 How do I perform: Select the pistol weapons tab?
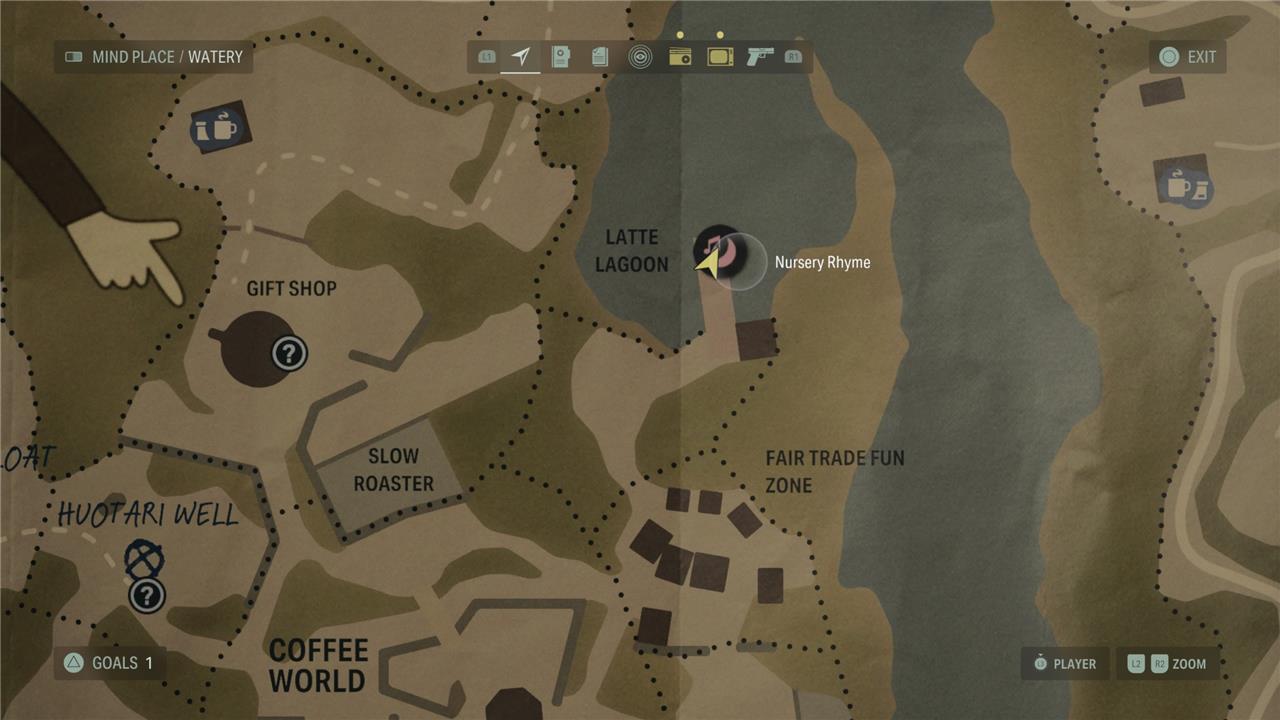pos(760,57)
